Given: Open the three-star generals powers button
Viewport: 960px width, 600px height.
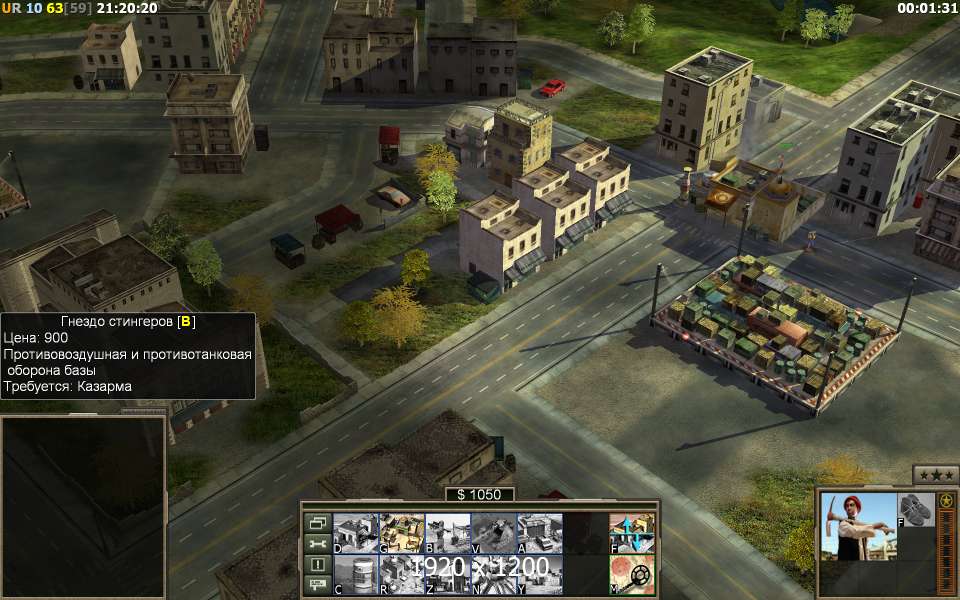Looking at the screenshot, I should (936, 475).
